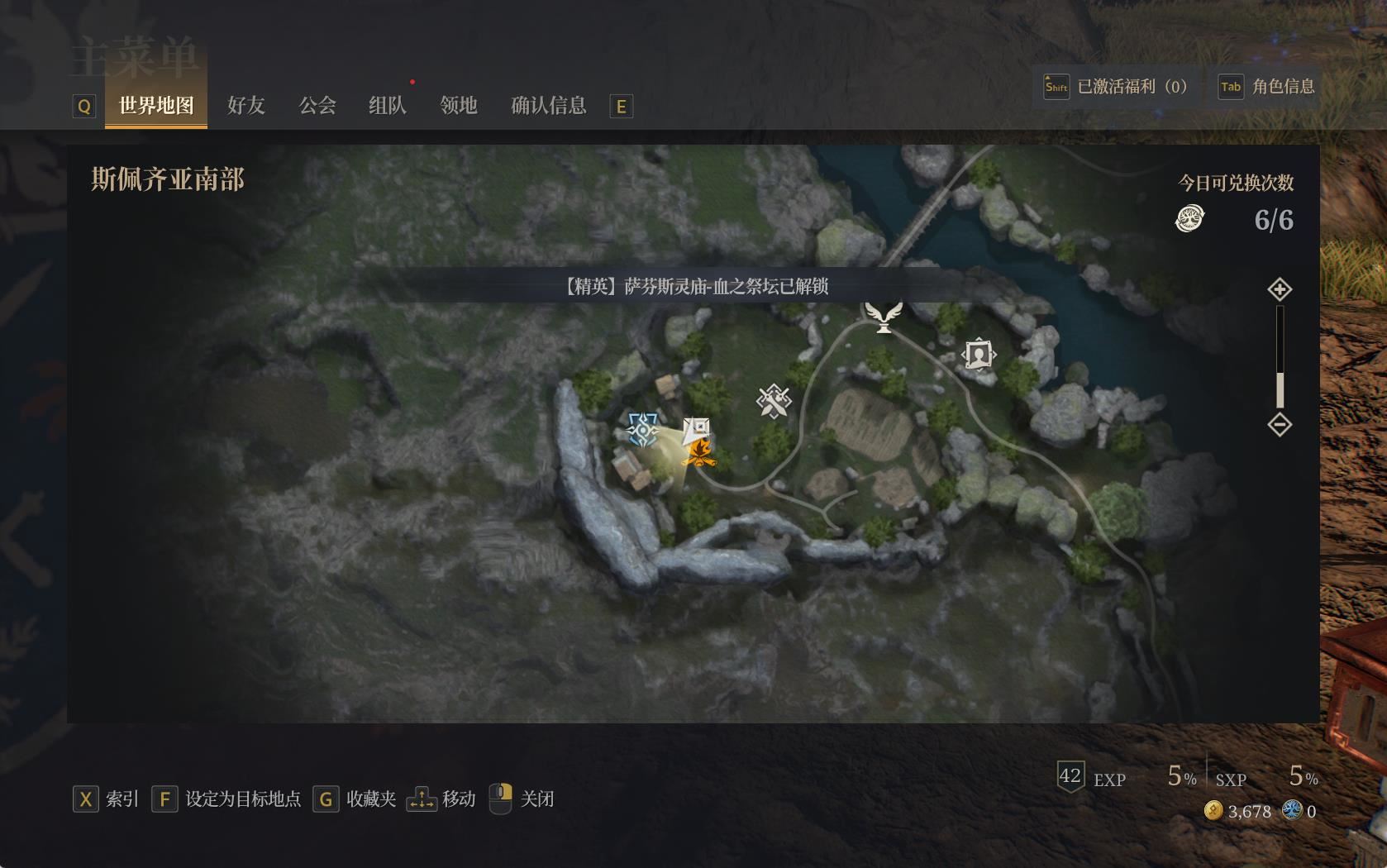Open the 好友 friends tab
Image resolution: width=1387 pixels, height=868 pixels.
tap(246, 106)
